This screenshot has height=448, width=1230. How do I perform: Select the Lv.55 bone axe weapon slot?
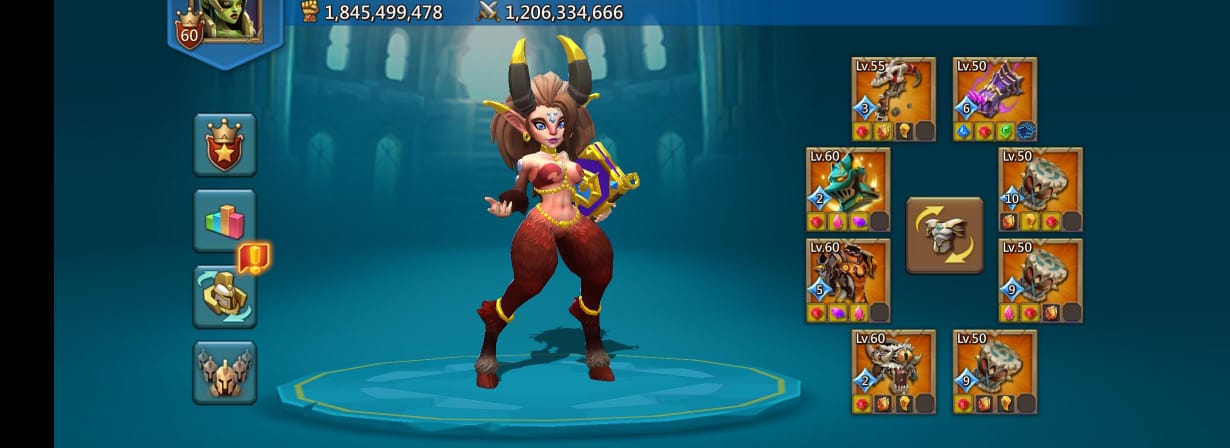(893, 98)
